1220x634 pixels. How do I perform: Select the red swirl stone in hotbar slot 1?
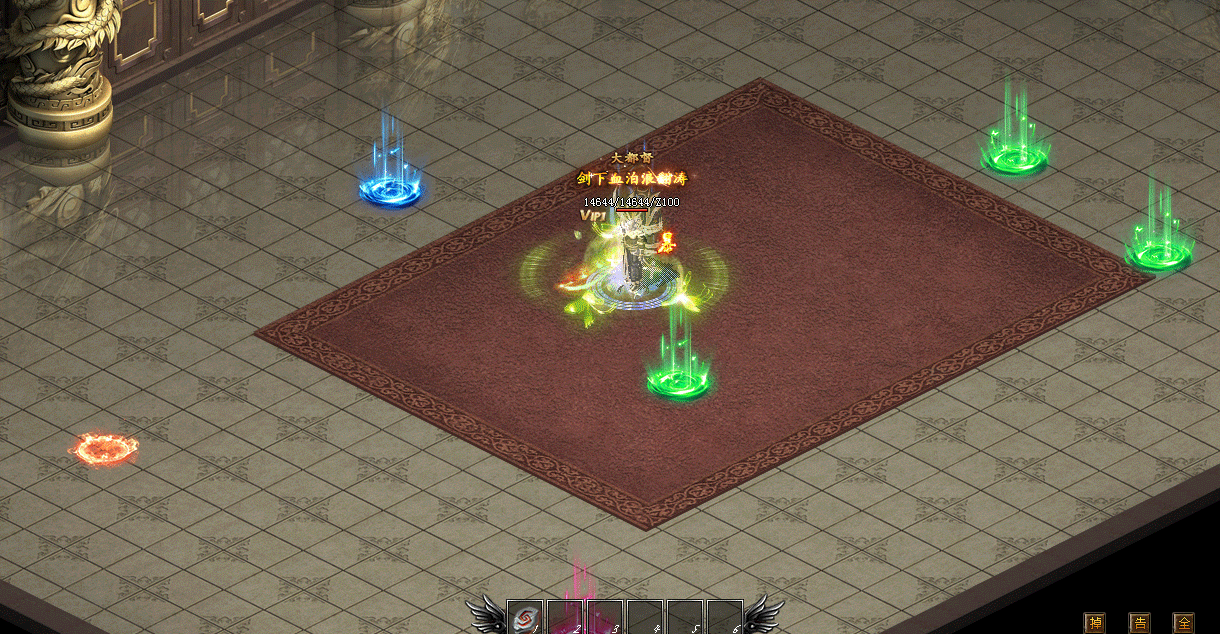coord(524,619)
